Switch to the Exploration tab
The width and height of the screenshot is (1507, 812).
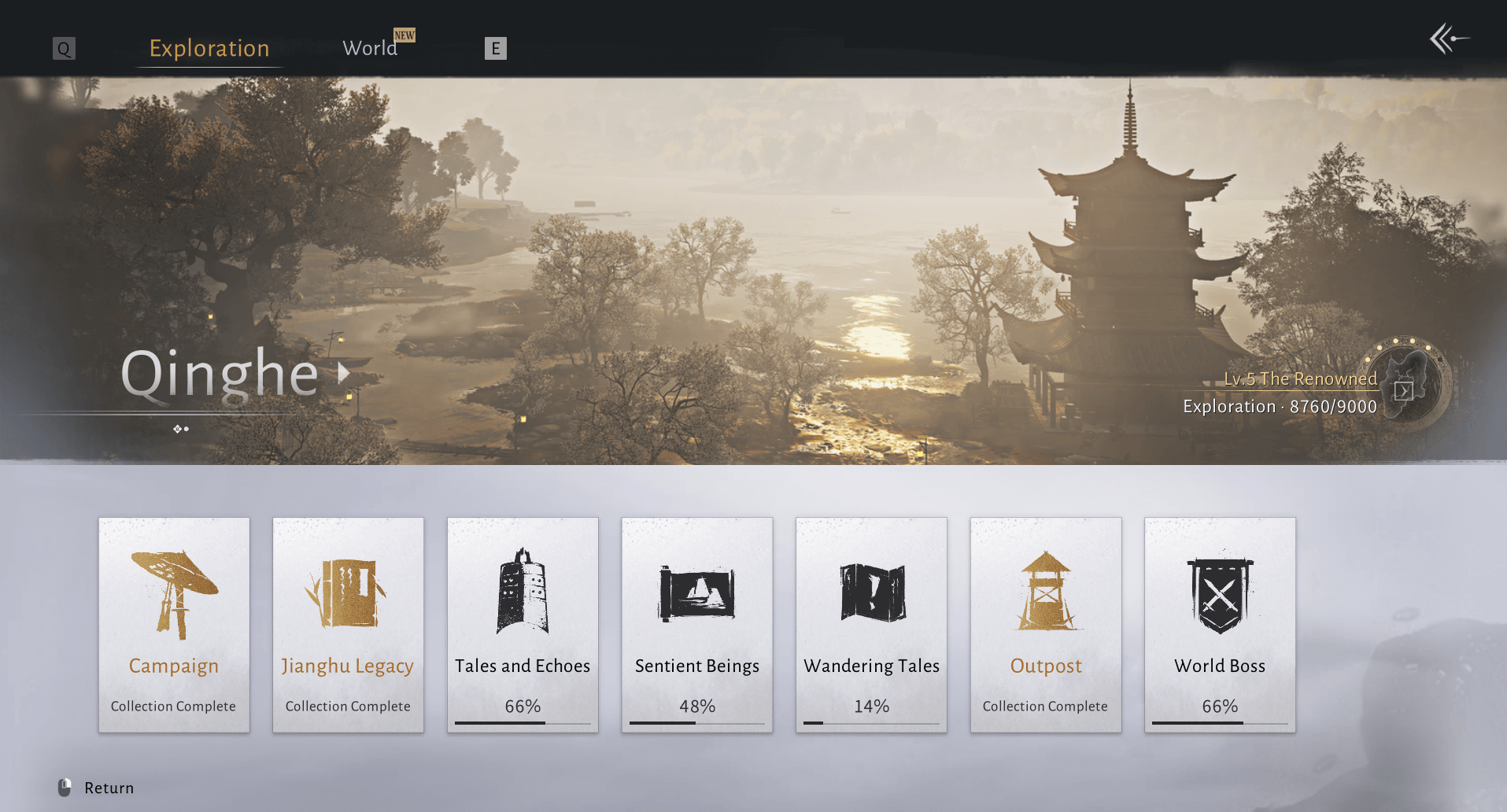pyautogui.click(x=209, y=48)
